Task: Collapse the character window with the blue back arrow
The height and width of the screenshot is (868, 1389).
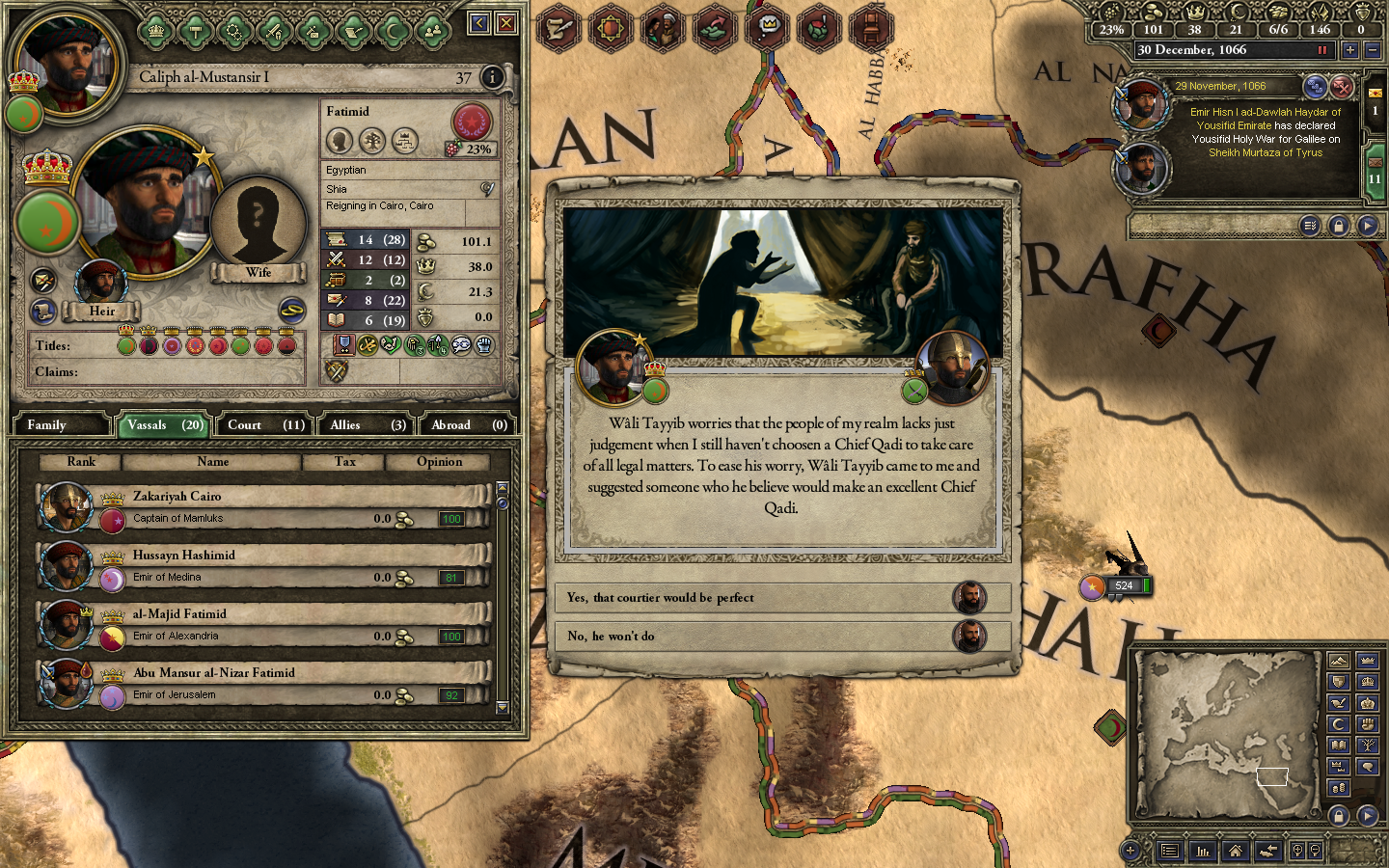Action: click(479, 22)
